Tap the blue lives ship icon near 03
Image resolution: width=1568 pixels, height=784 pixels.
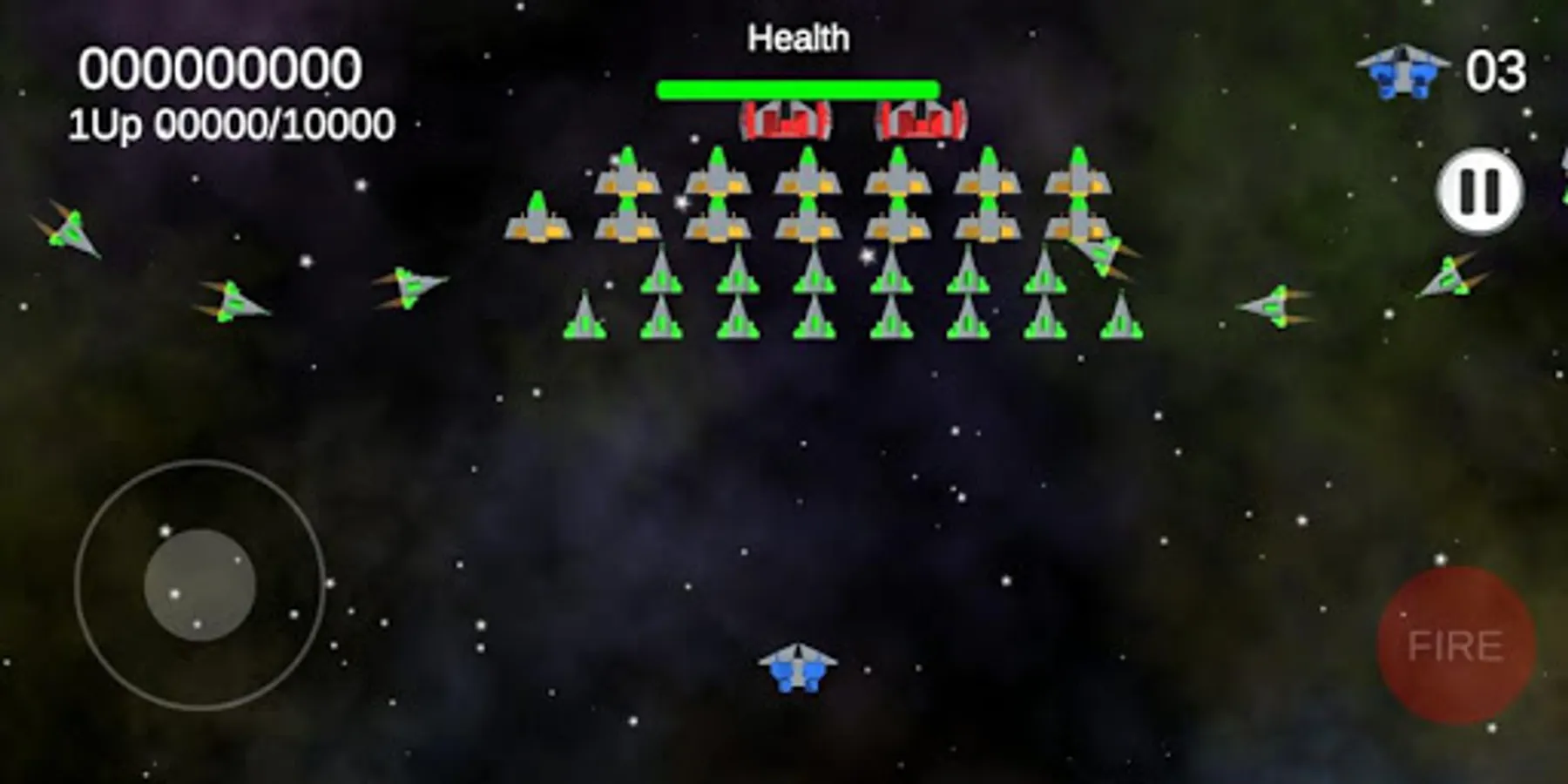point(1401,70)
